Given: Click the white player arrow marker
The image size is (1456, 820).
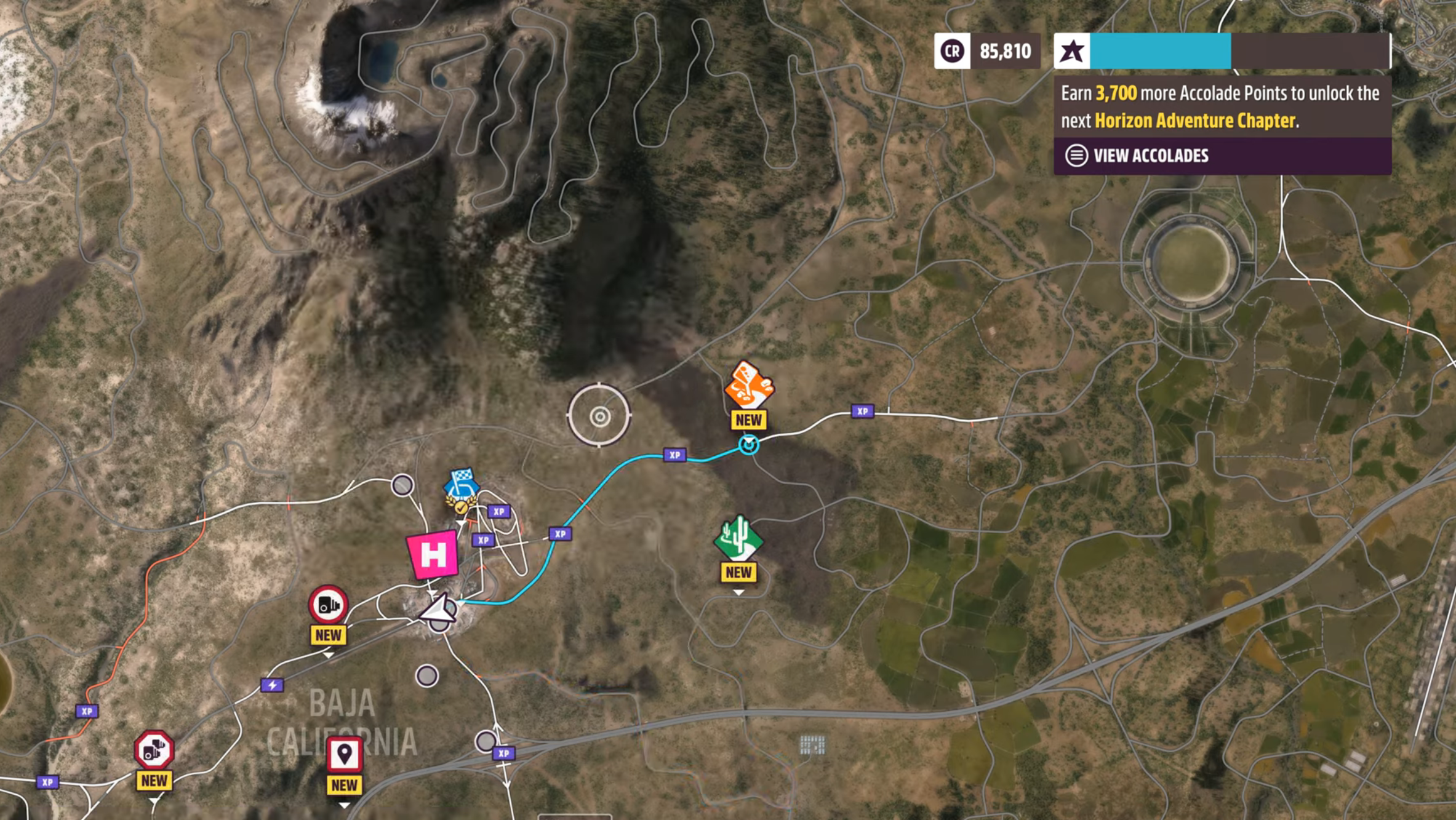Looking at the screenshot, I should [439, 609].
